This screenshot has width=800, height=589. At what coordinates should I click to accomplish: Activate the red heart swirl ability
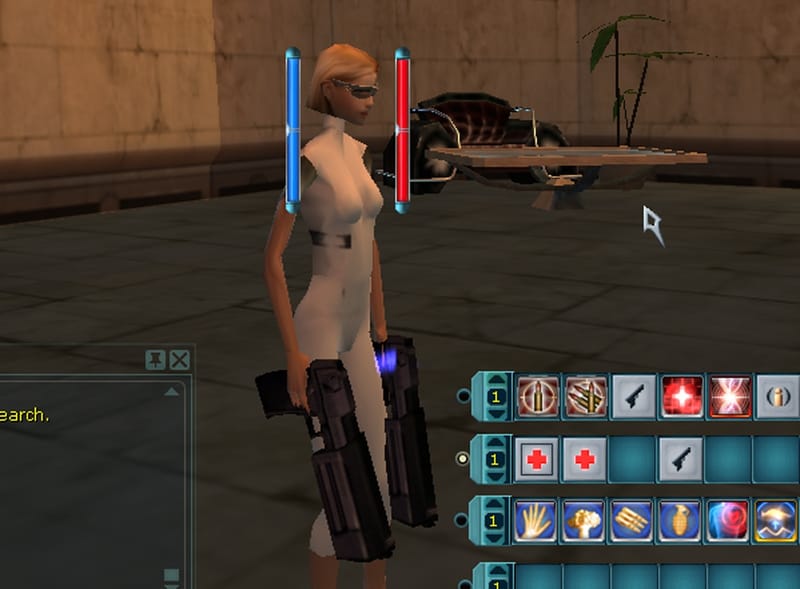(x=730, y=521)
